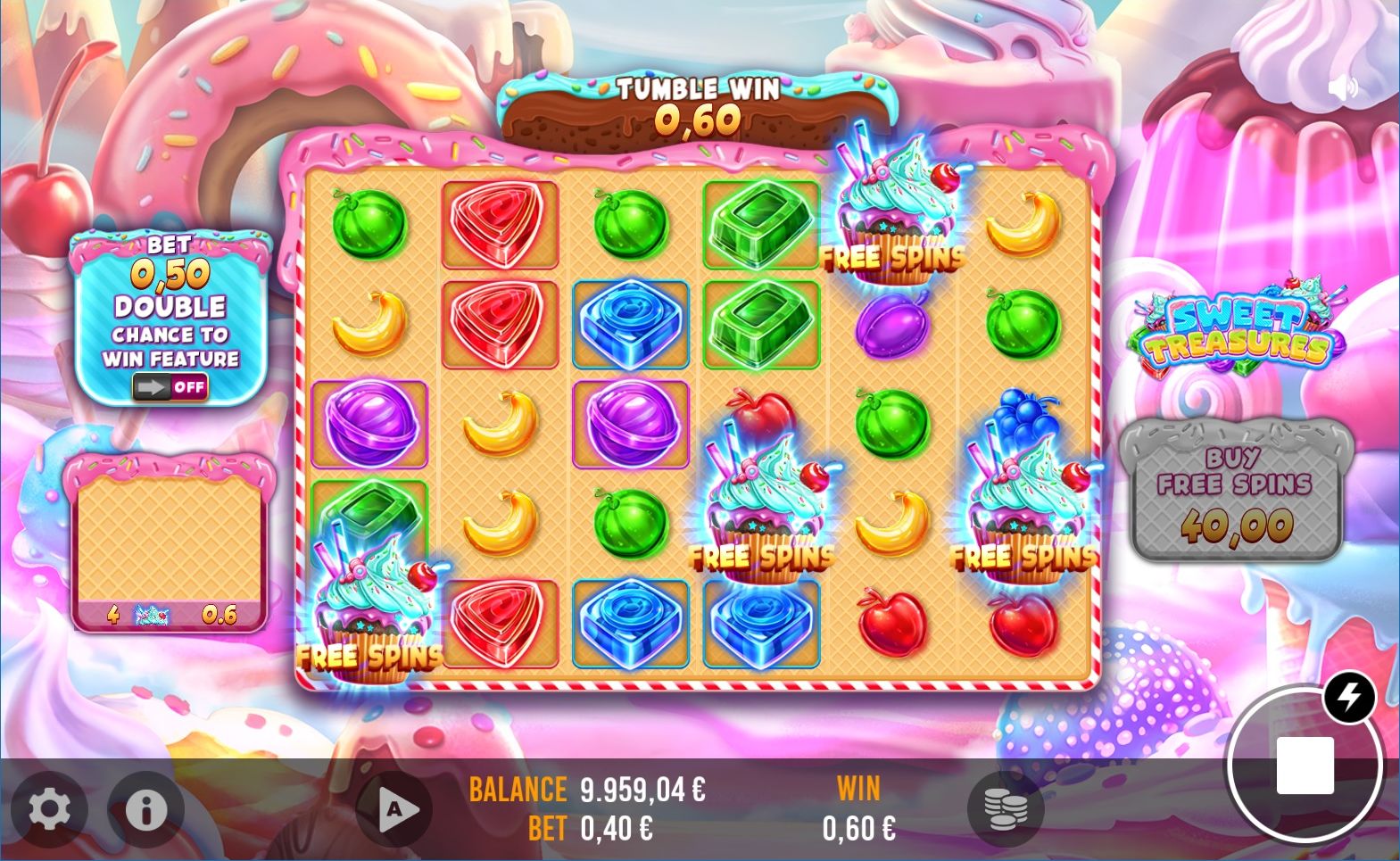
Task: Show the game info page
Action: pos(146,809)
